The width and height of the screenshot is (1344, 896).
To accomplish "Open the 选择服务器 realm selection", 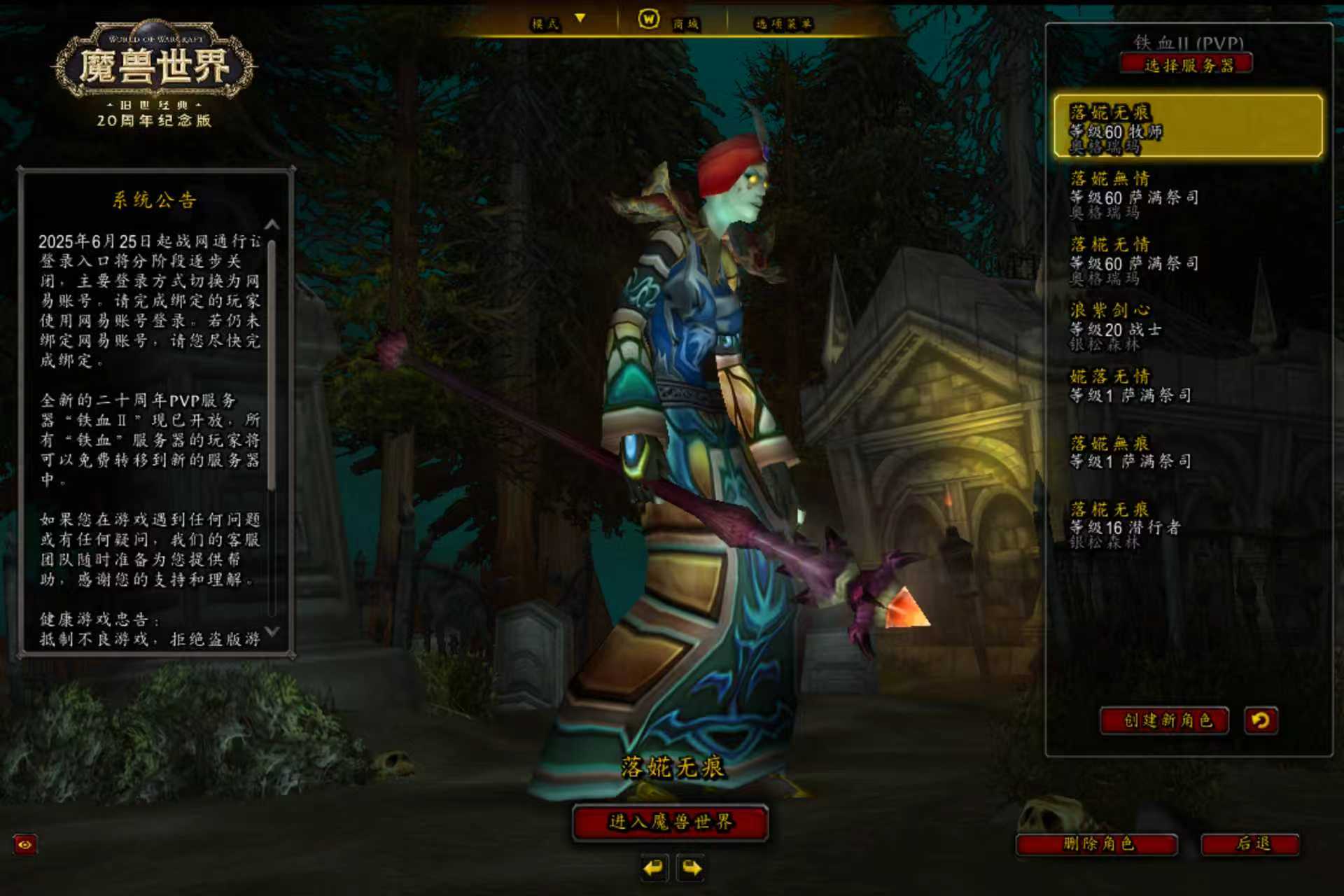I will pyautogui.click(x=1186, y=65).
